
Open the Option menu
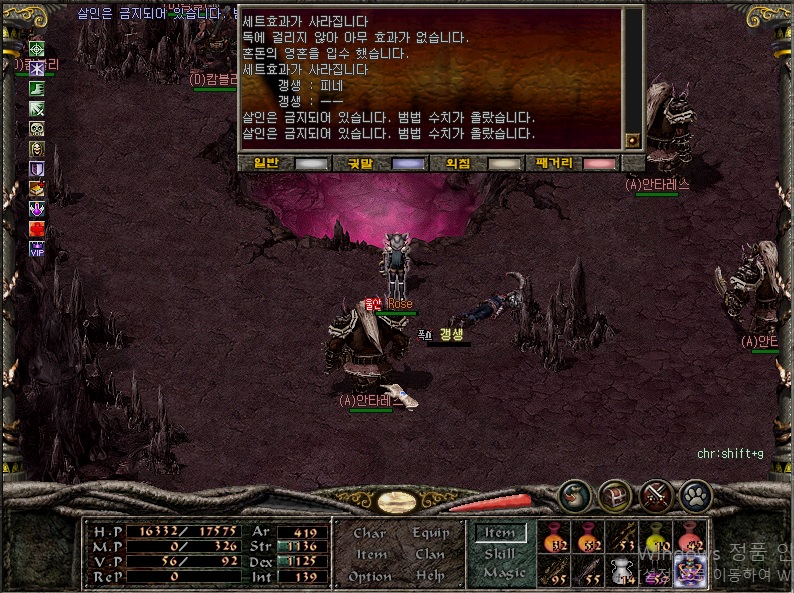coord(369,576)
